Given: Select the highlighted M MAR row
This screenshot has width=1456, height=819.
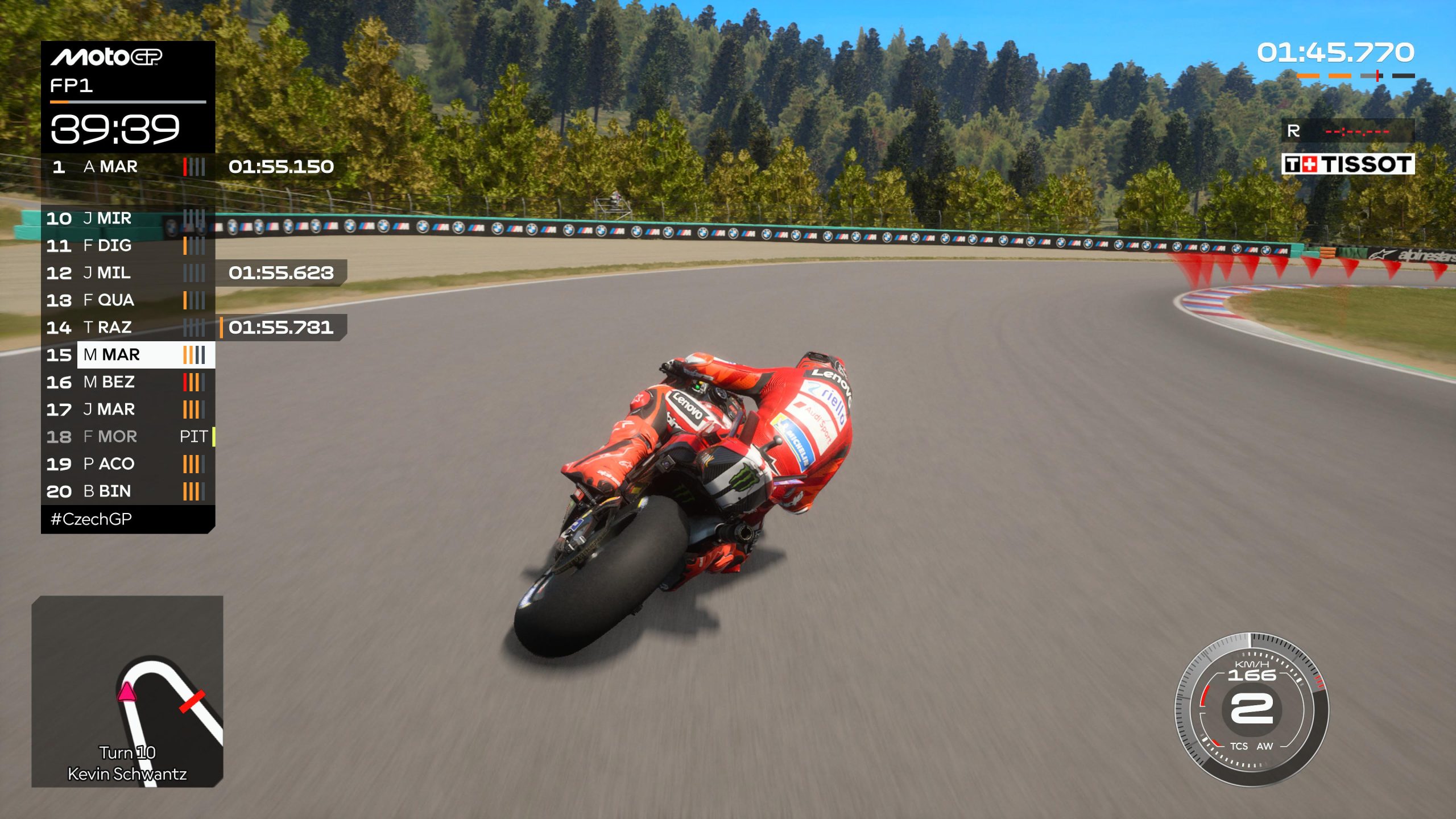Looking at the screenshot, I should [x=128, y=355].
